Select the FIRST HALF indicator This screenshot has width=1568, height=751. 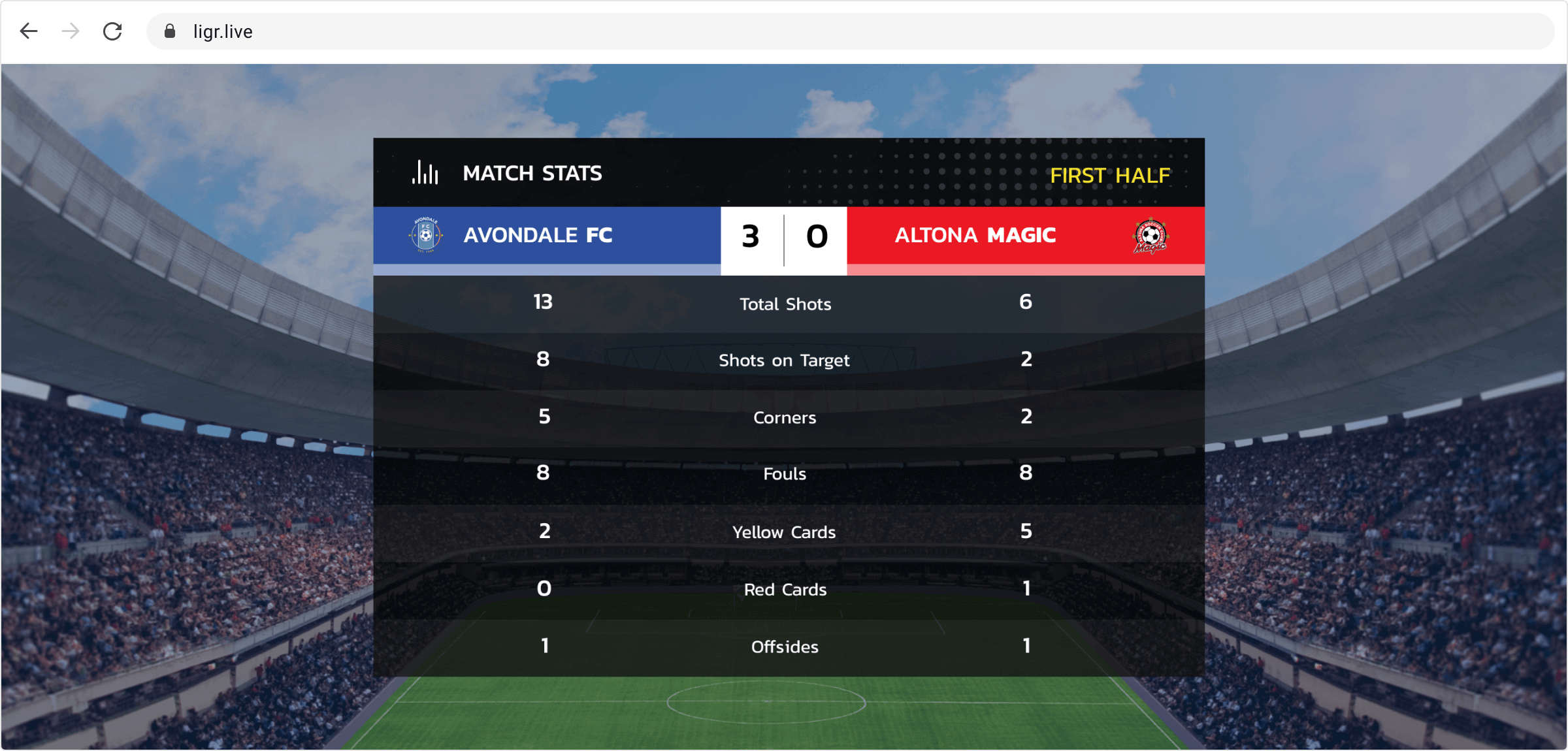(1111, 175)
